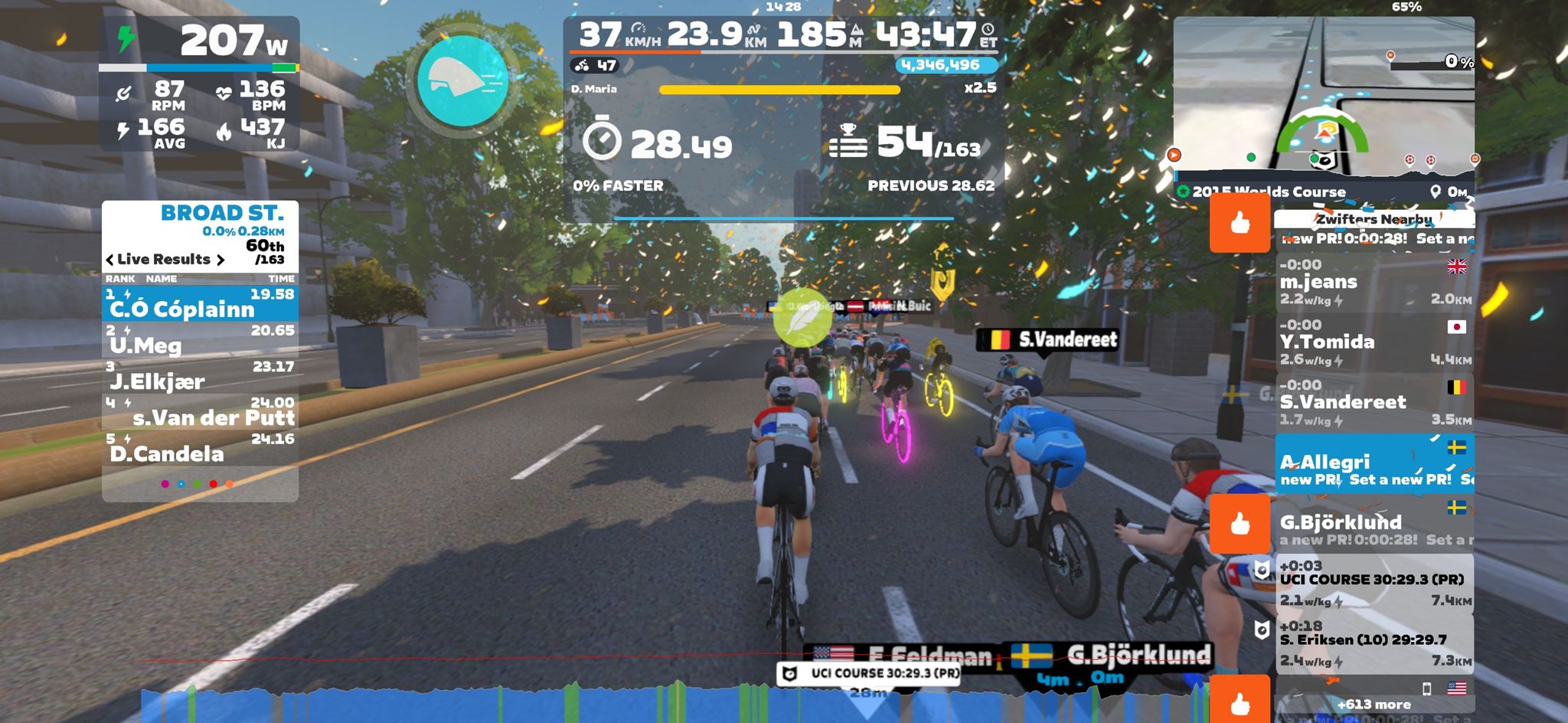The height and width of the screenshot is (723, 1568).
Task: Select s.Van der Putt leaderboard row
Action: click(x=200, y=413)
